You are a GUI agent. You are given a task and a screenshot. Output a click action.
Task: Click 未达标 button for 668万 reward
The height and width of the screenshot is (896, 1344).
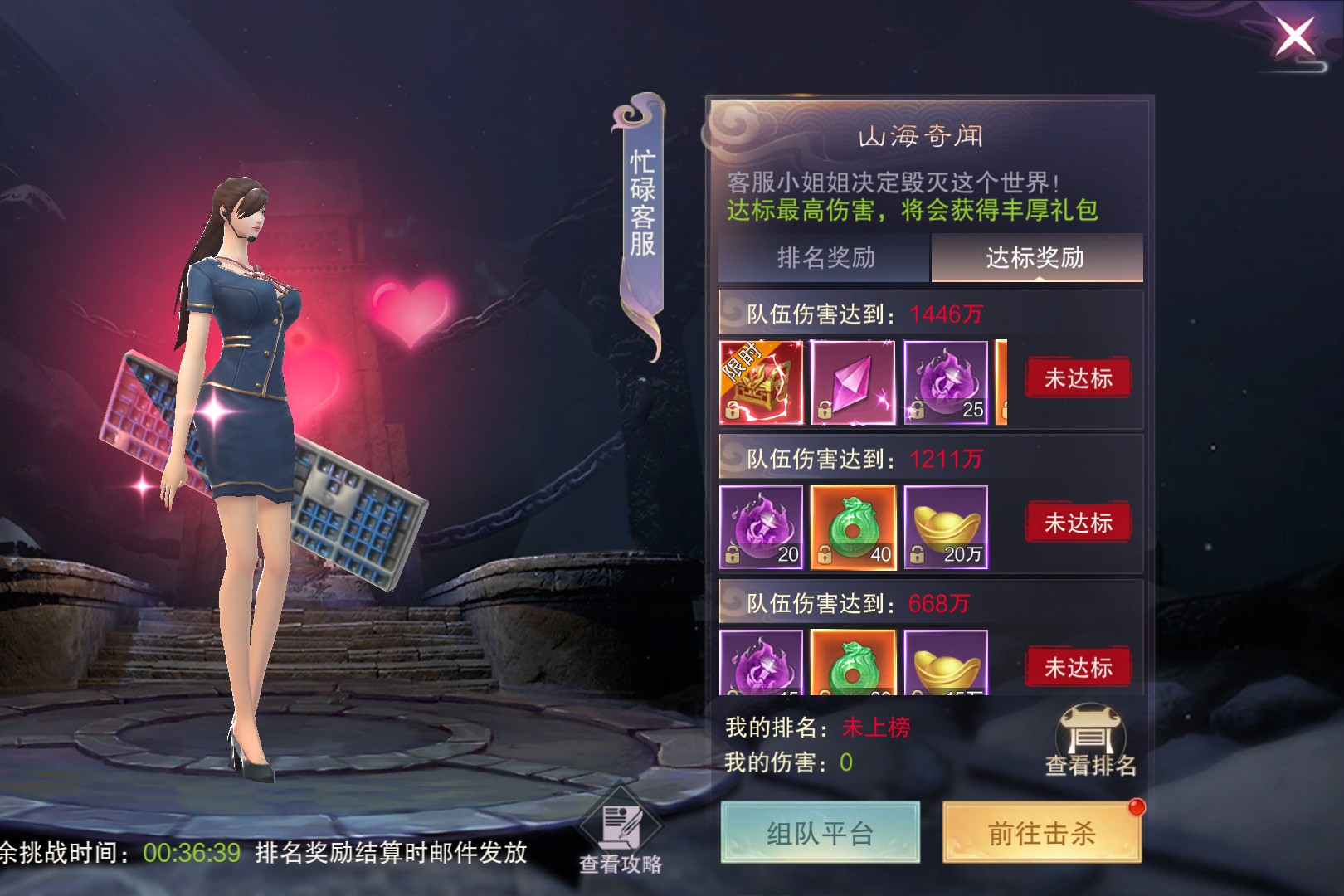pos(1078,667)
